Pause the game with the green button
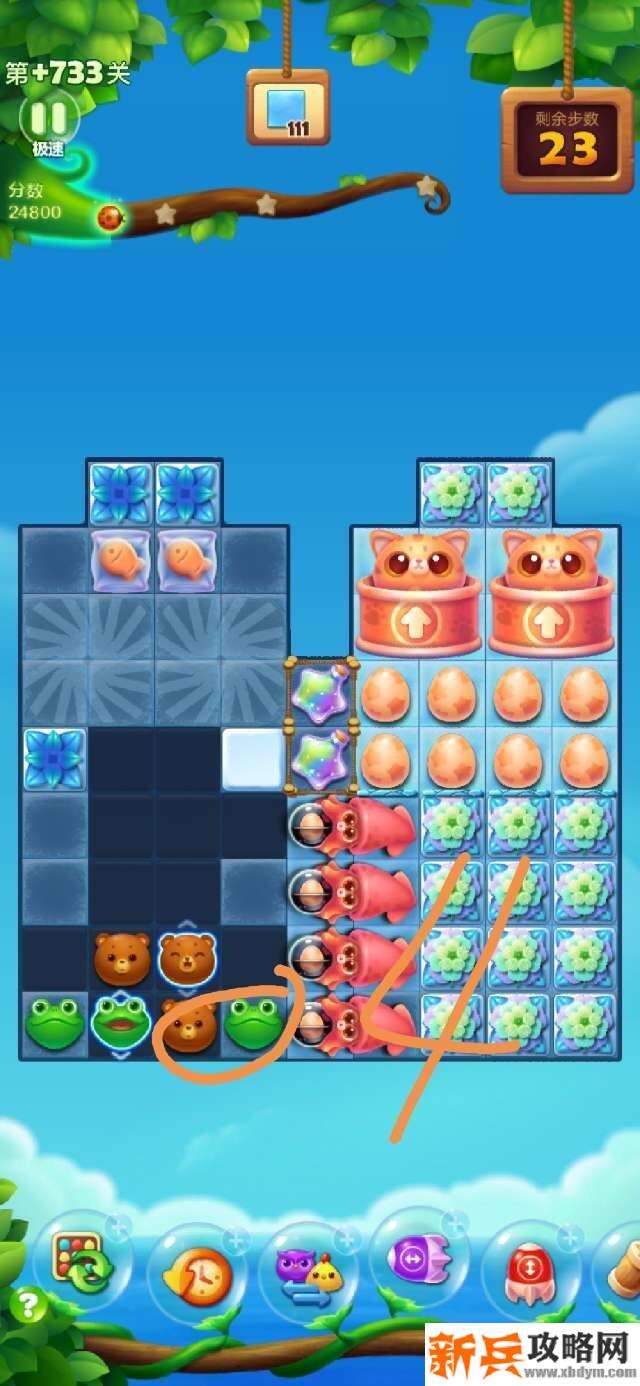Screen dimensions: 640x1386 tap(48, 119)
